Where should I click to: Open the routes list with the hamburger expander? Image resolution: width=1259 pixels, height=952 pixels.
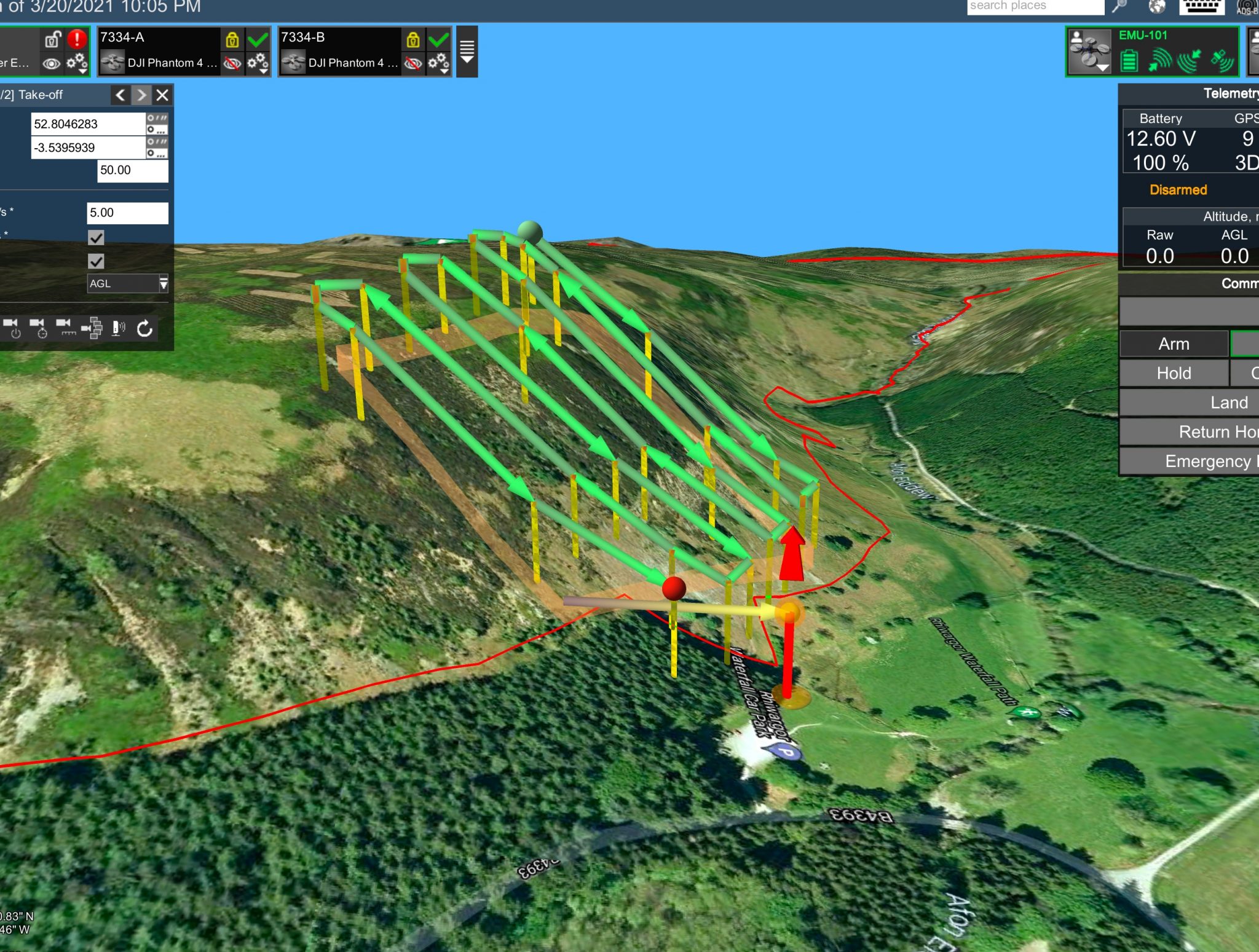tap(468, 52)
